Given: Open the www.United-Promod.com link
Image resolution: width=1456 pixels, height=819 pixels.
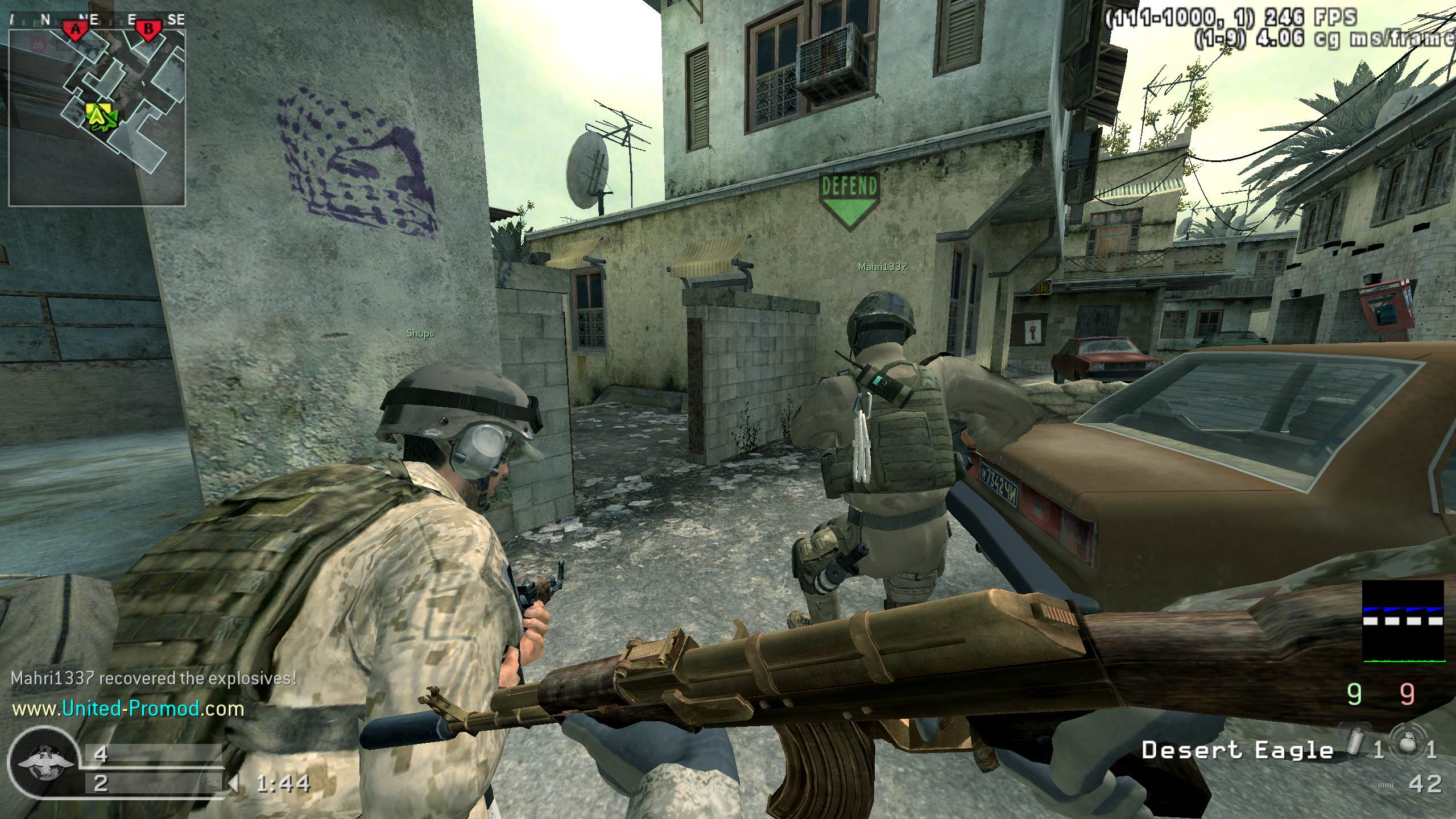Looking at the screenshot, I should click(x=128, y=709).
